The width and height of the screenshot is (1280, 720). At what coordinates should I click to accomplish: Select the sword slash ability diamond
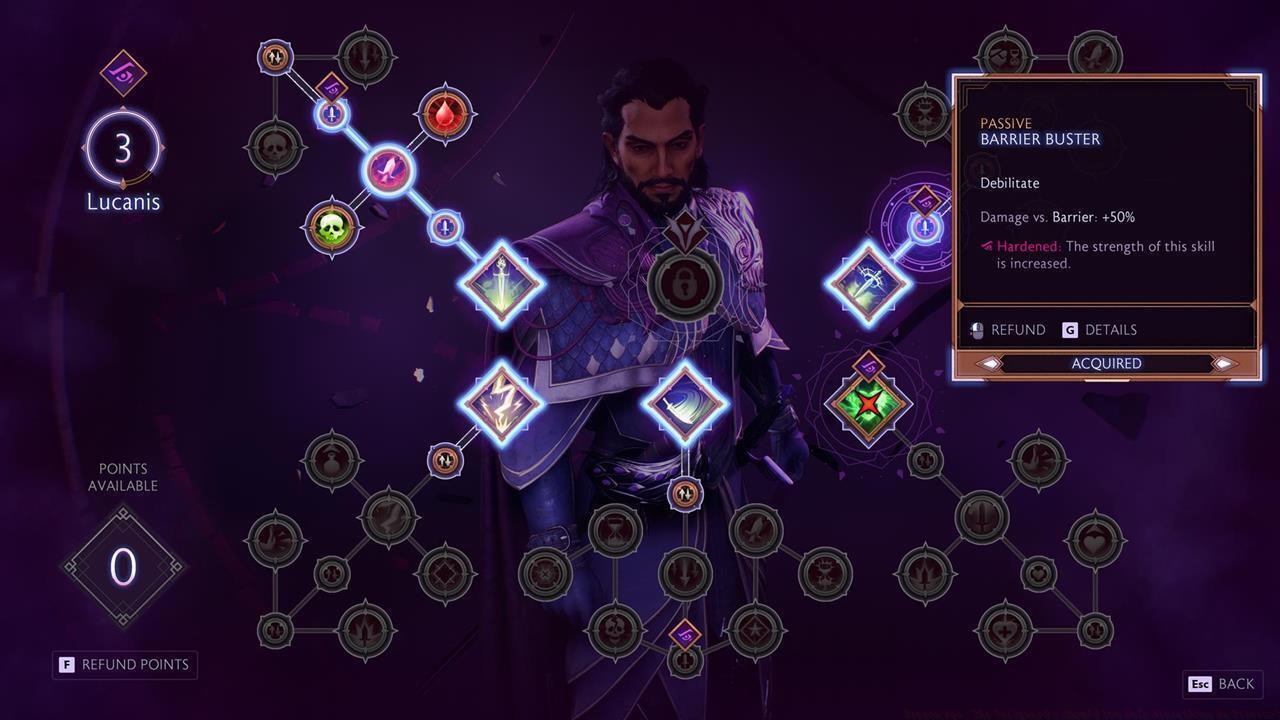click(685, 398)
